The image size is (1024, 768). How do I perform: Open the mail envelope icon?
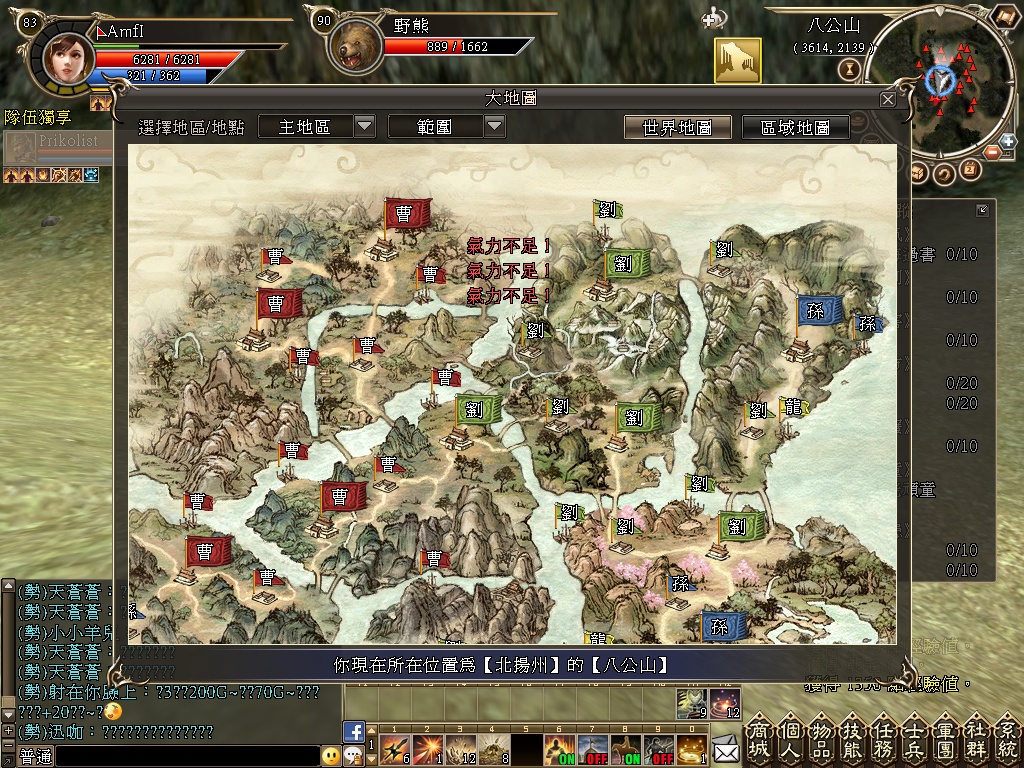pyautogui.click(x=726, y=746)
